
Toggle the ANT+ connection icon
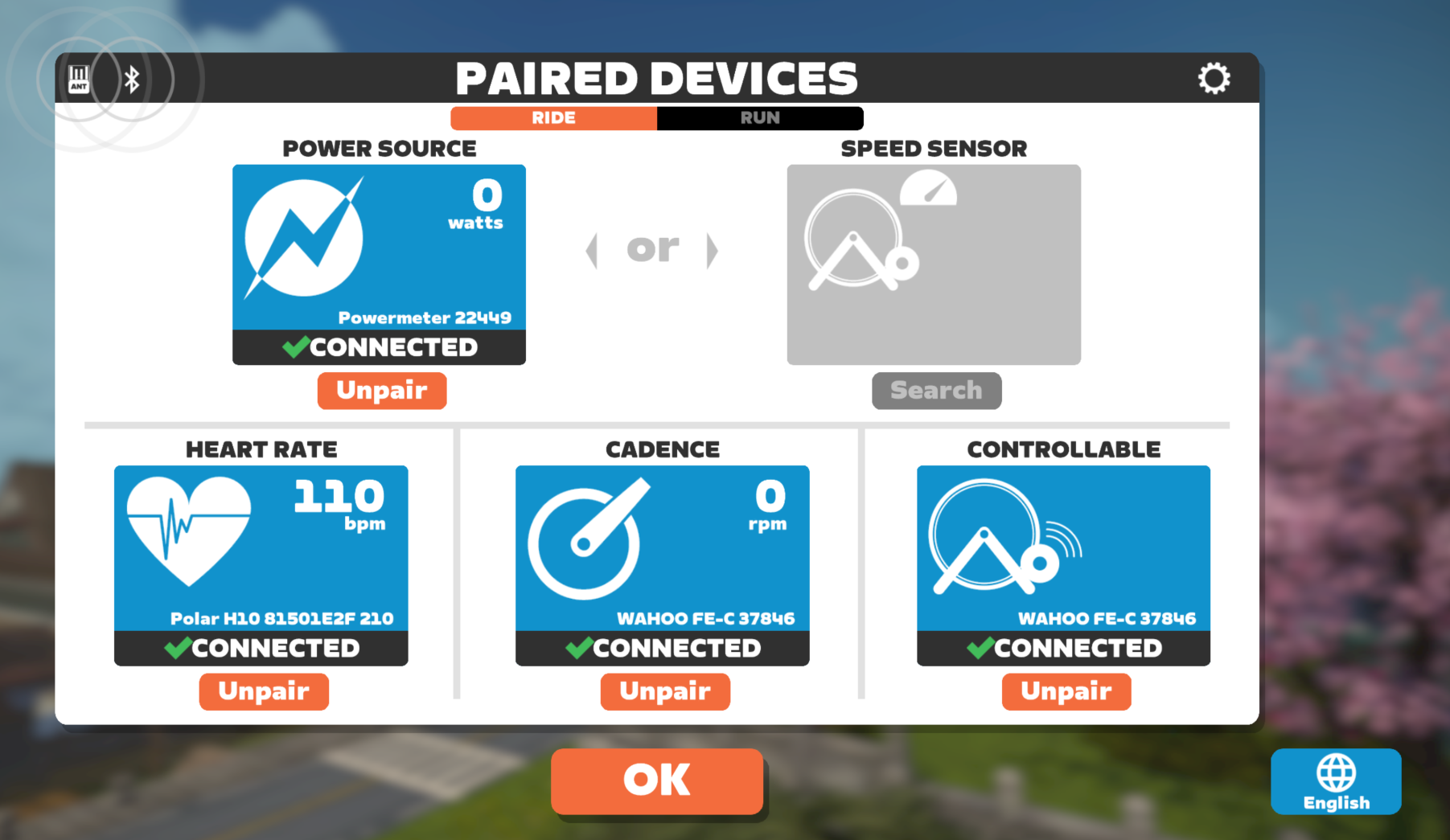click(x=79, y=80)
